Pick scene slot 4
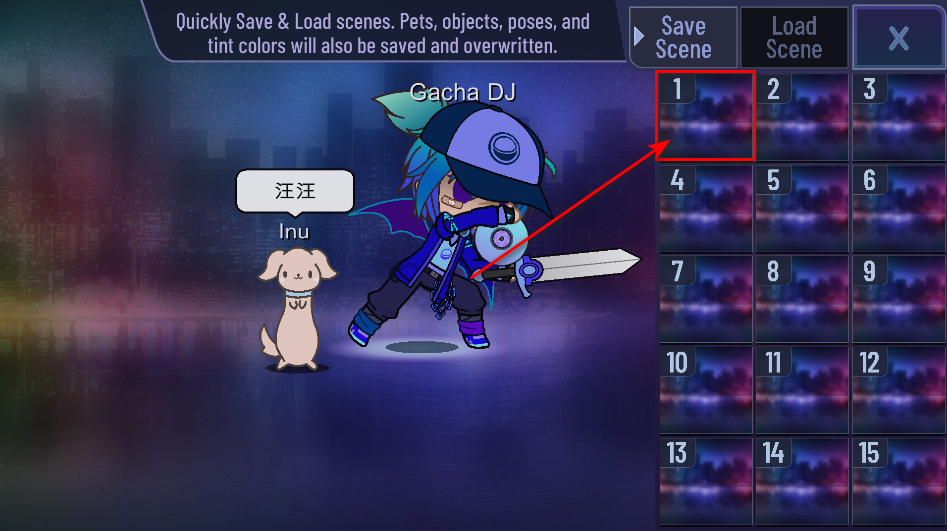This screenshot has width=947, height=531. pos(705,207)
